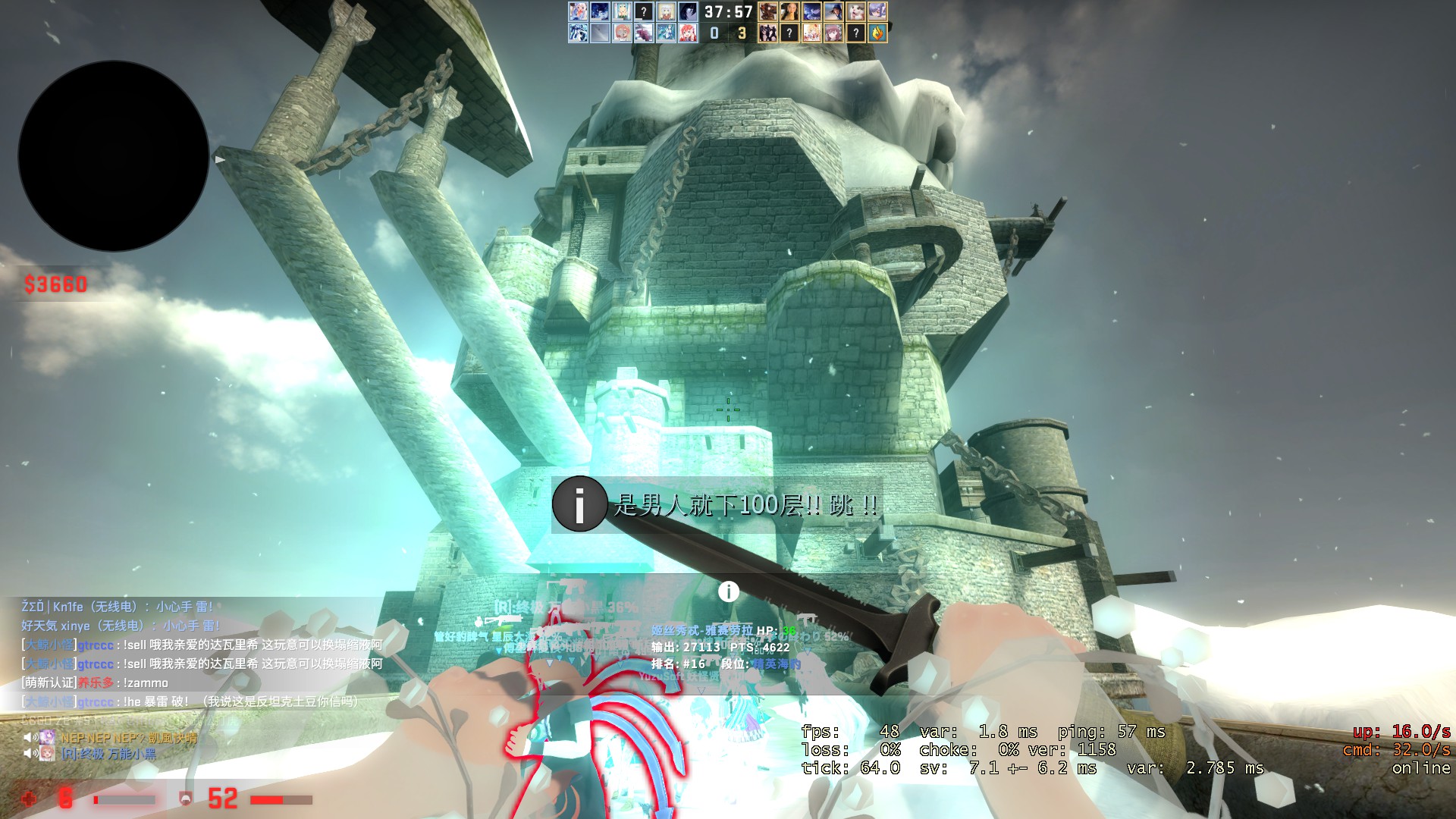Select the gtrccc !he chat message
This screenshot has height=819, width=1456.
click(x=190, y=701)
